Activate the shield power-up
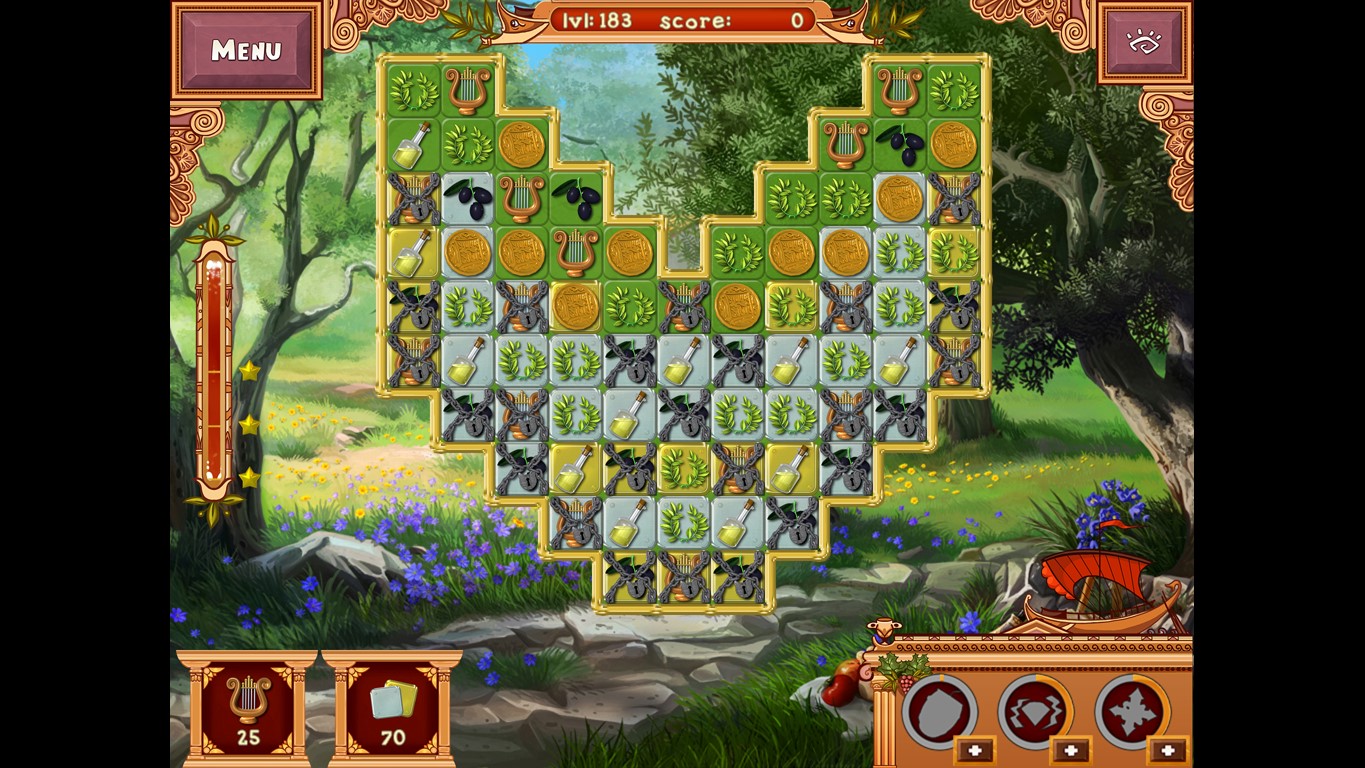Image resolution: width=1365 pixels, height=768 pixels. click(940, 710)
